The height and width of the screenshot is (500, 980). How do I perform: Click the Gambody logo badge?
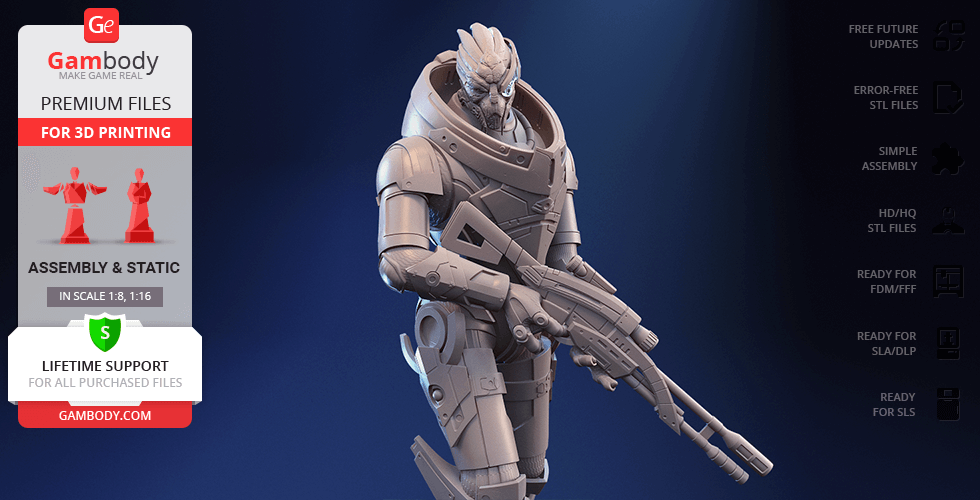pos(103,25)
